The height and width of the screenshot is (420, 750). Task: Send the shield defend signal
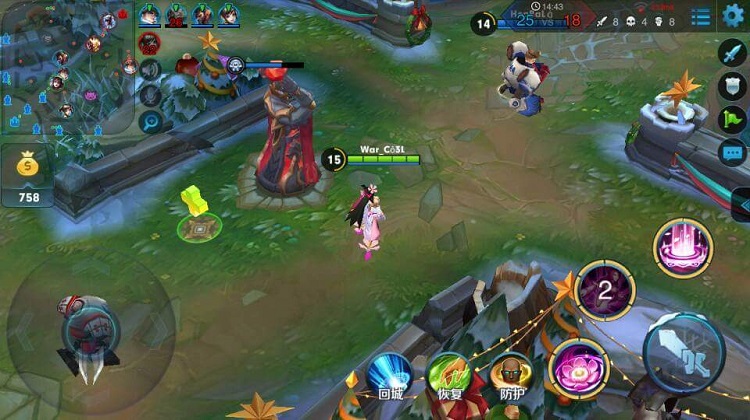click(x=733, y=87)
